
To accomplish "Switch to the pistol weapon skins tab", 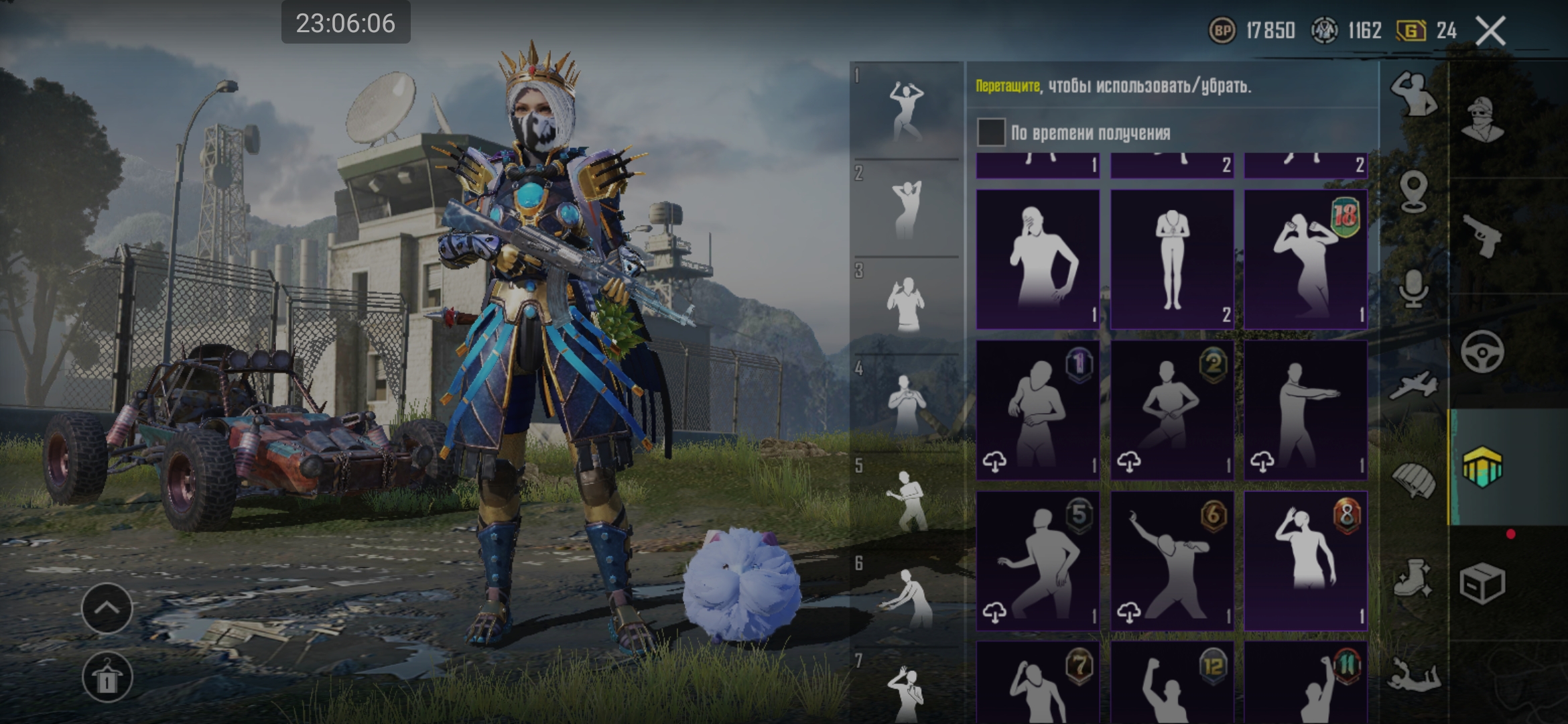I will [x=1482, y=235].
